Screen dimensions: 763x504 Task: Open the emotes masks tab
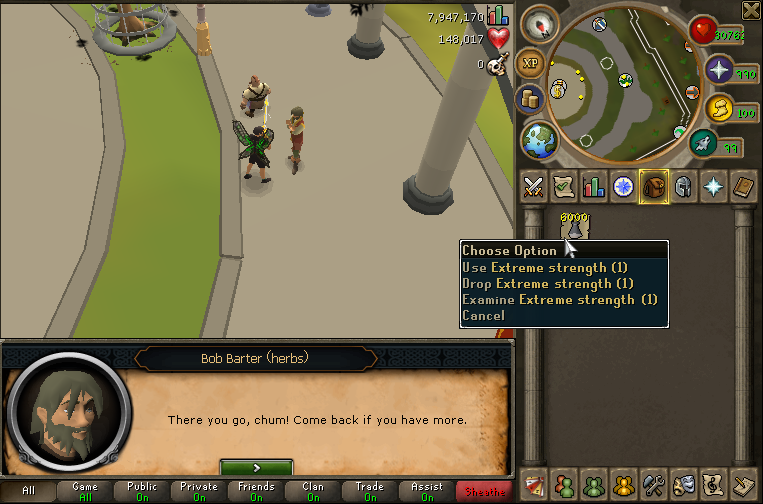(684, 485)
